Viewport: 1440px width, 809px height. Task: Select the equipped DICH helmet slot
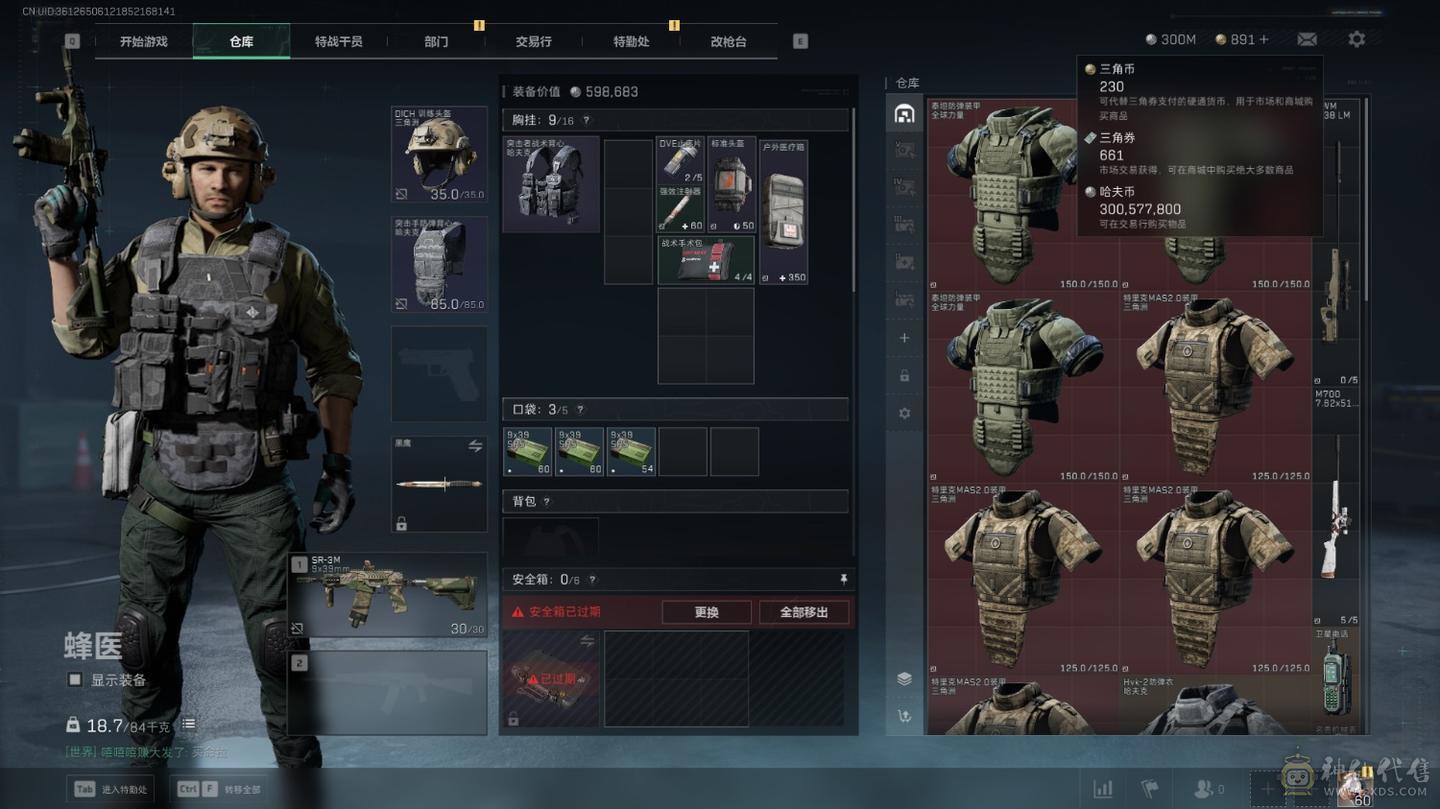tap(439, 155)
